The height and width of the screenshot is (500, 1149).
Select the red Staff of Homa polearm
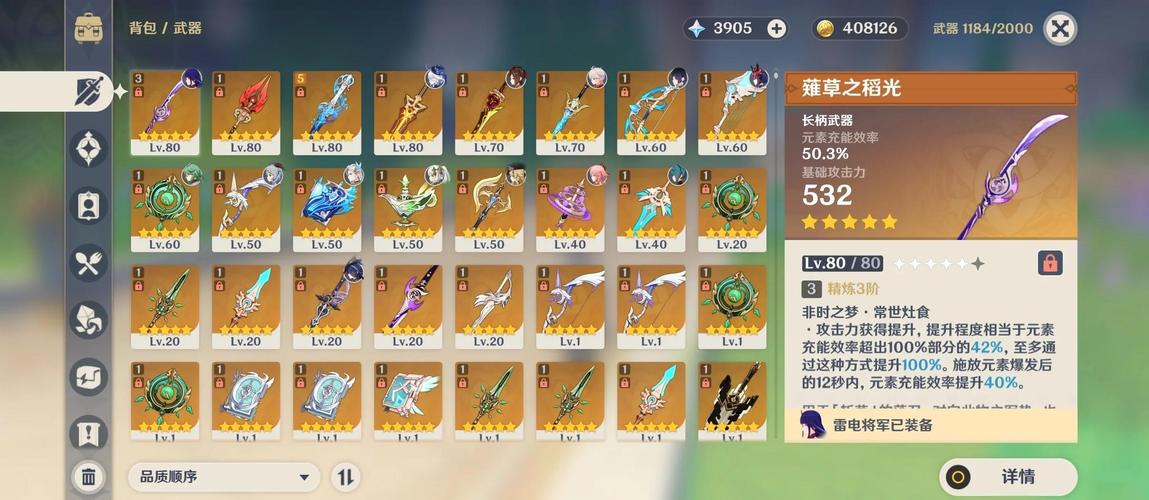tap(246, 112)
